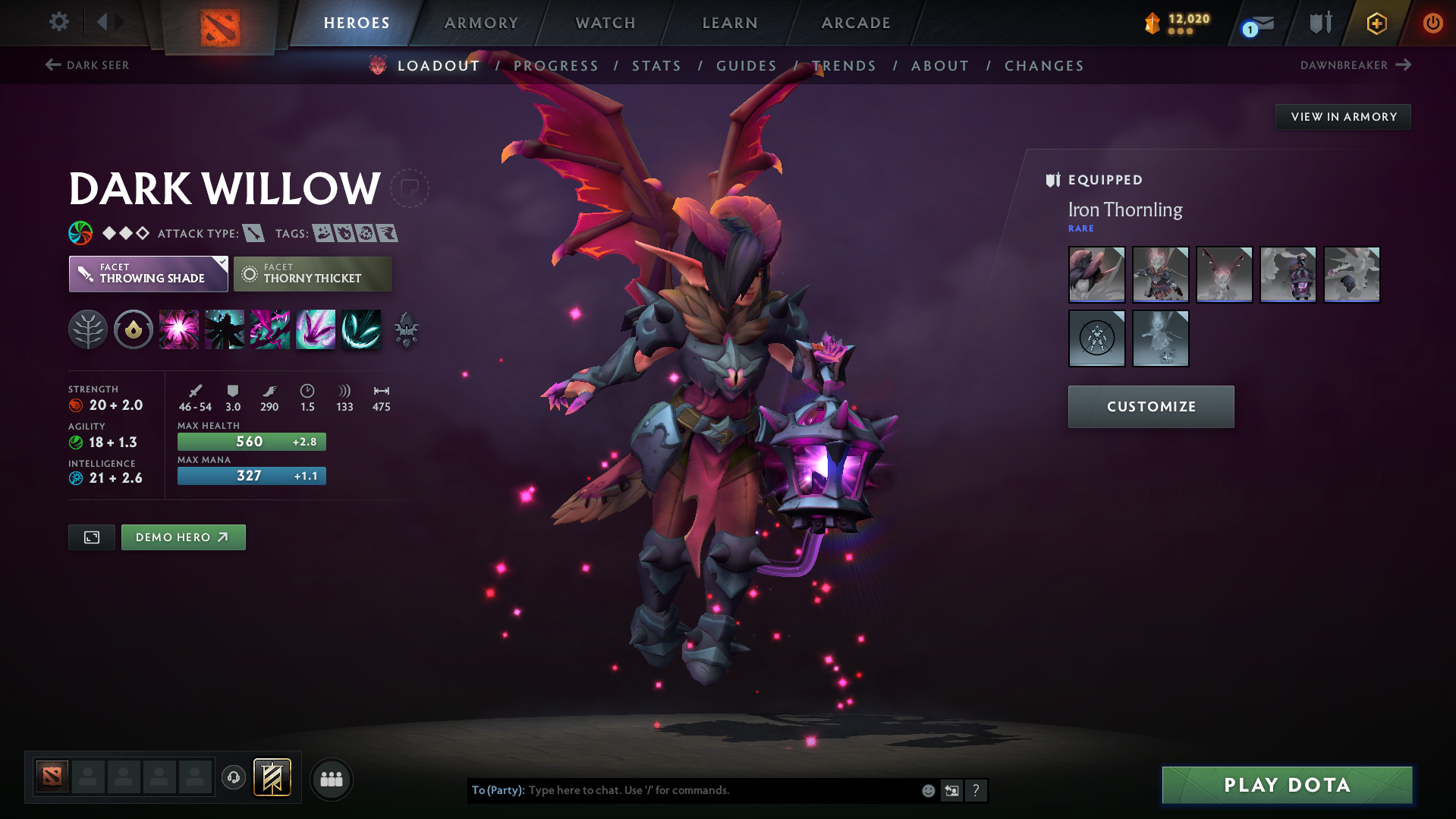Click the Cursed Crown ability icon
Viewport: 1456px width, 819px height.
pyautogui.click(x=316, y=329)
